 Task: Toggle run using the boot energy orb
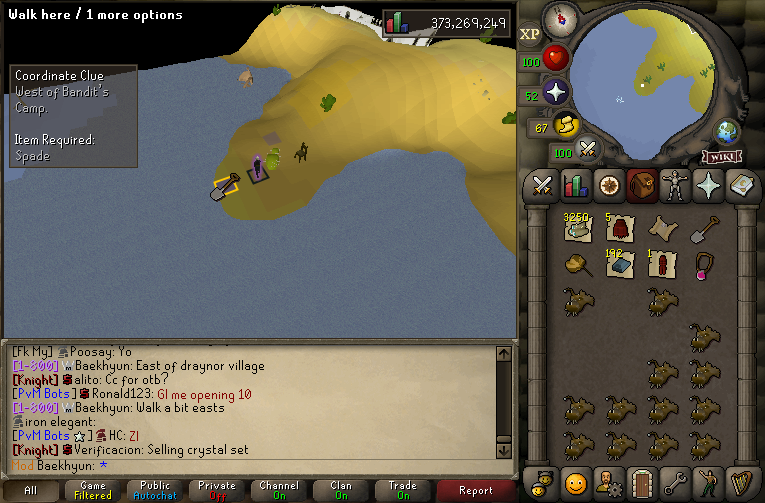coord(569,125)
